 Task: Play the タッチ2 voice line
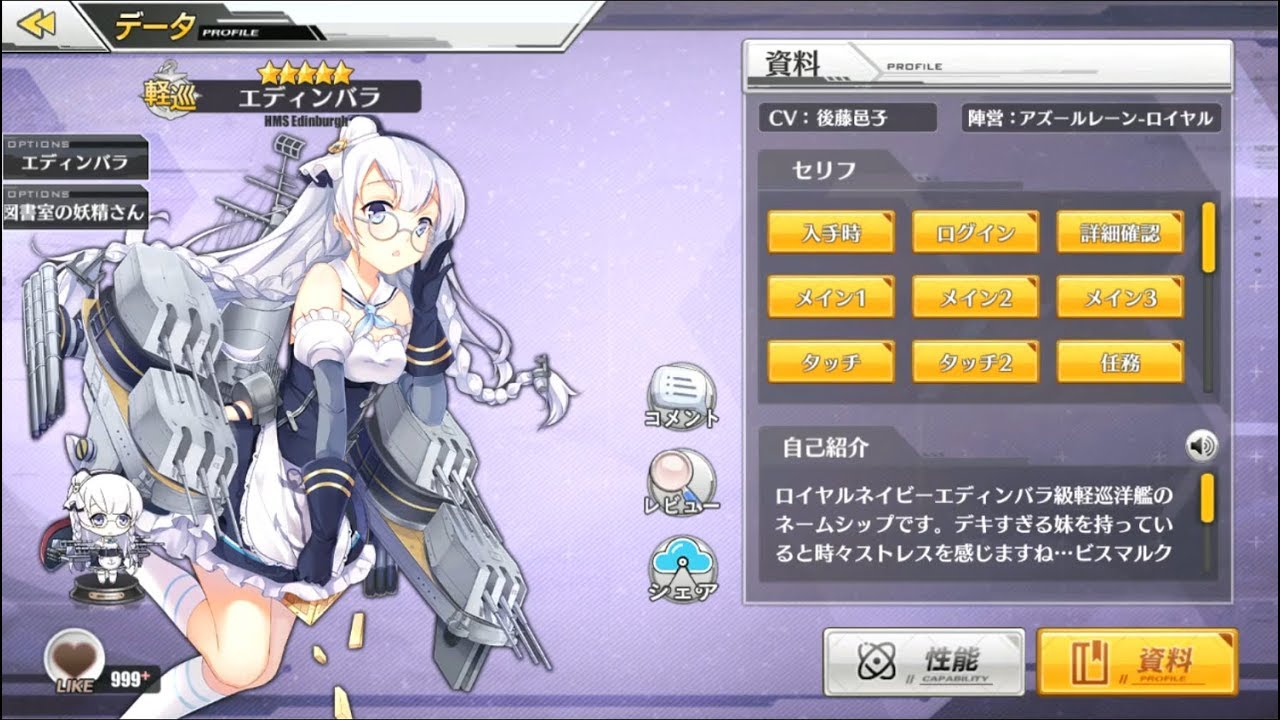[975, 362]
